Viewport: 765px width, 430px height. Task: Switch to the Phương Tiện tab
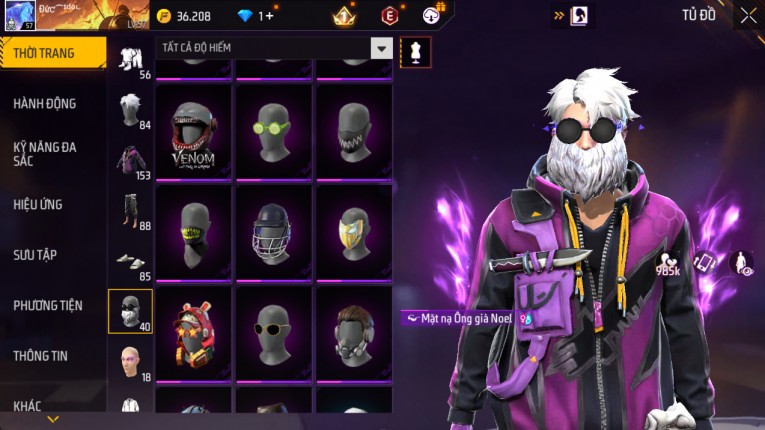coord(48,305)
